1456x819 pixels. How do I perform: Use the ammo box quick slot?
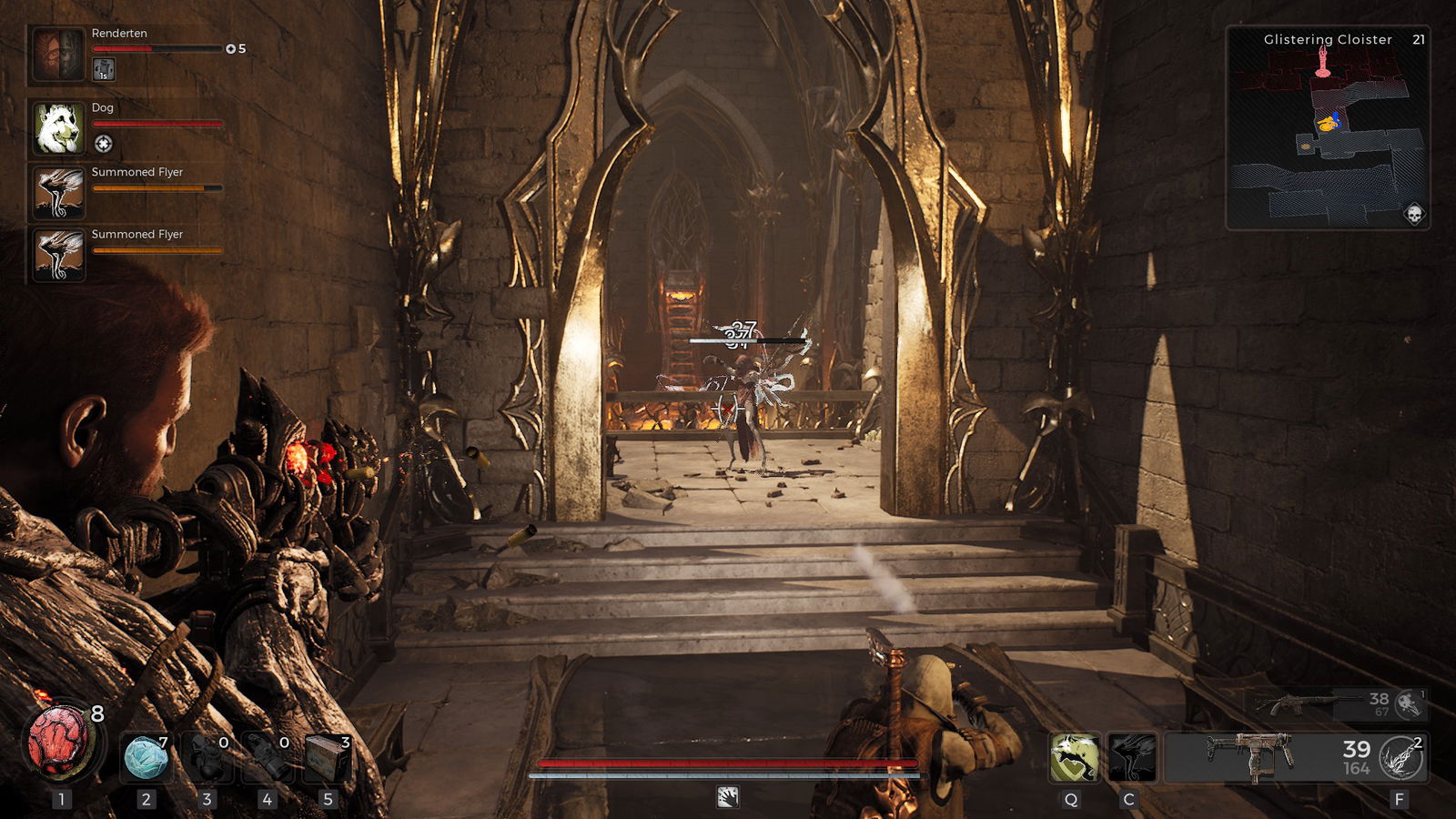(x=326, y=757)
